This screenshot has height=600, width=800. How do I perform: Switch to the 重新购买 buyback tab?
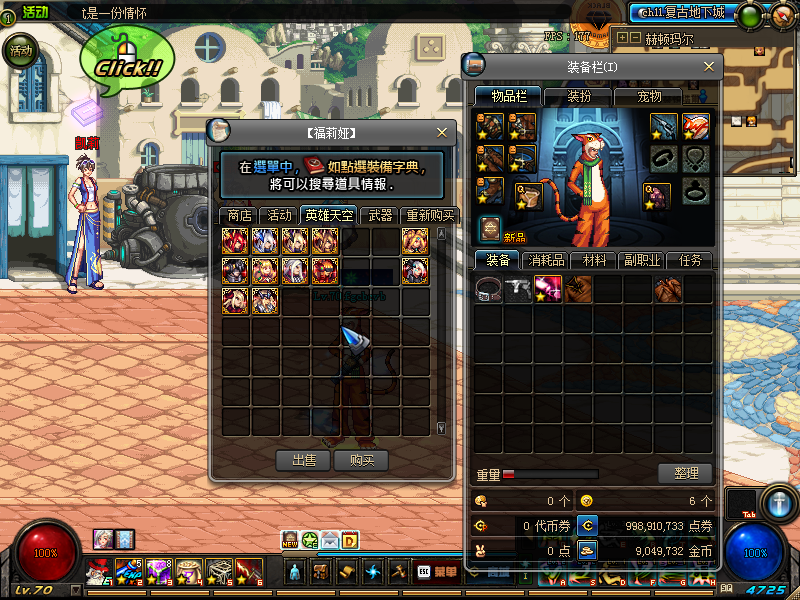(430, 215)
